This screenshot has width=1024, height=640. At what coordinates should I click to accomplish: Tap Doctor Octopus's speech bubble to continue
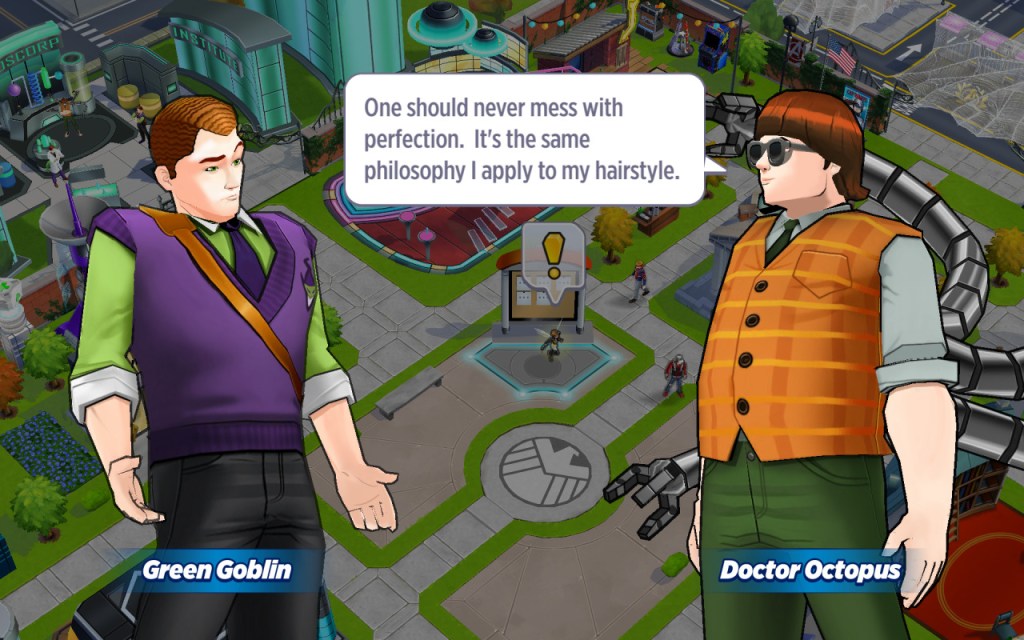point(524,139)
